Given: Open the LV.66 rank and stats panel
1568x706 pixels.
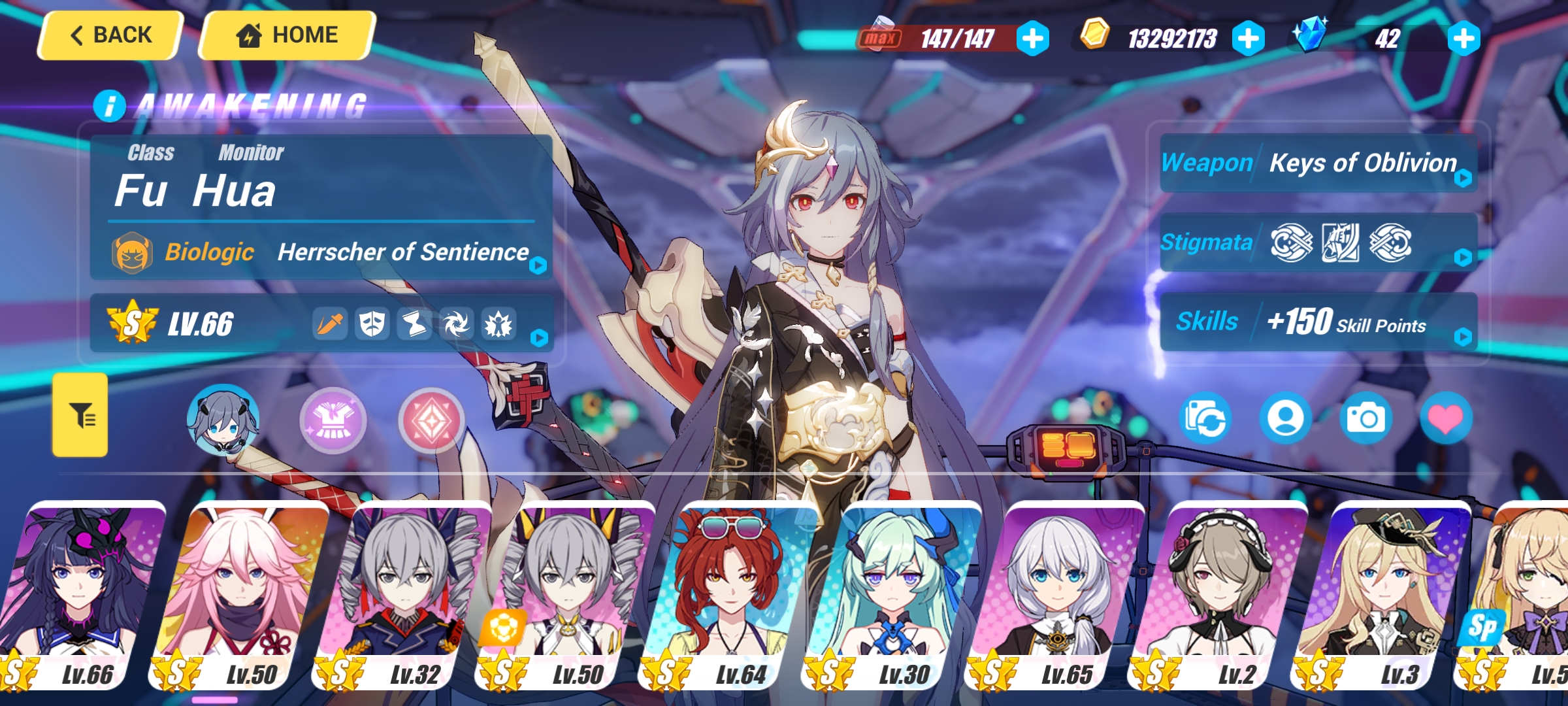Looking at the screenshot, I should click(321, 324).
